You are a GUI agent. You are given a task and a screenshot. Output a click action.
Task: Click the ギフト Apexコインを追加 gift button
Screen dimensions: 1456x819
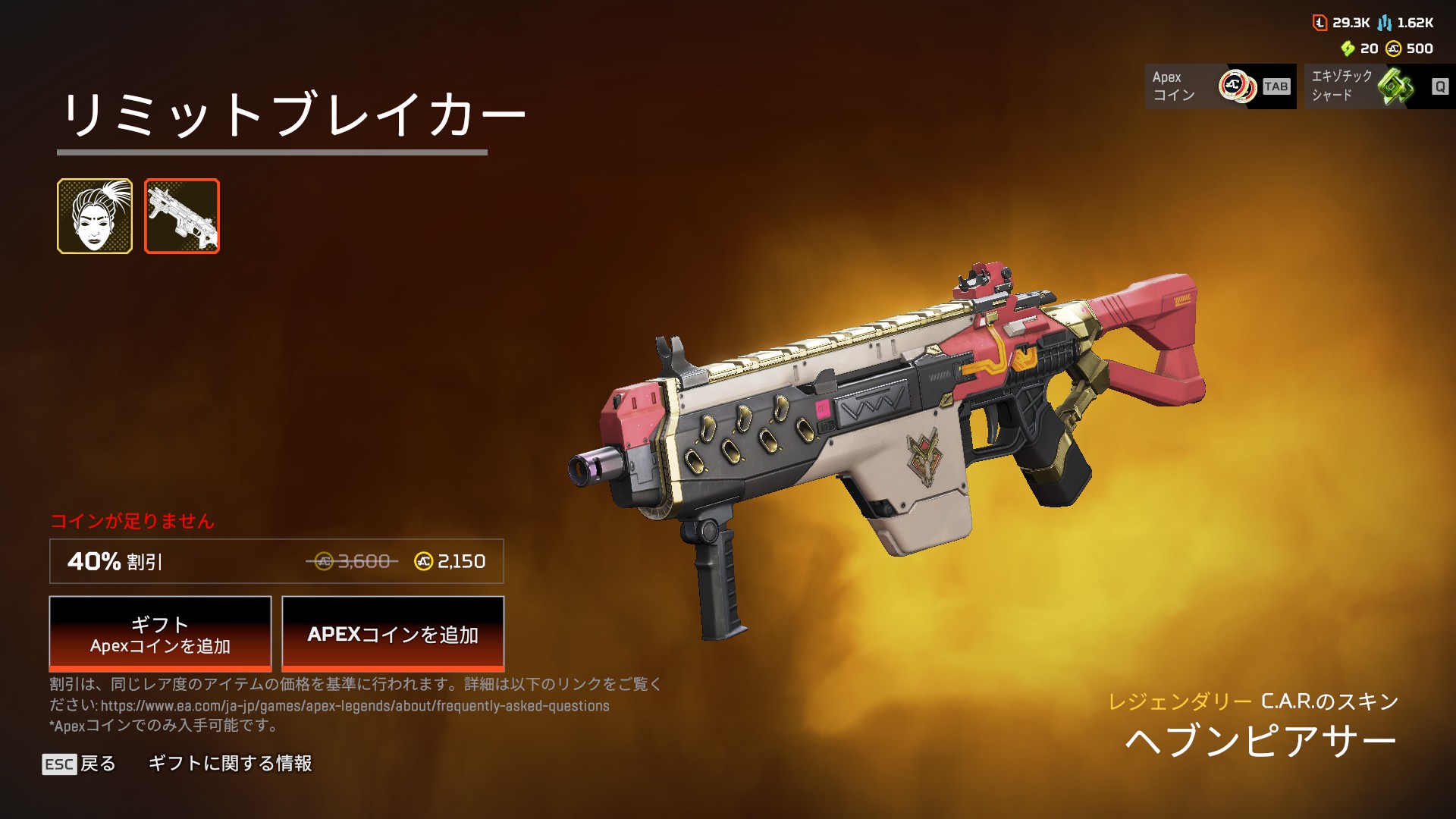point(160,634)
